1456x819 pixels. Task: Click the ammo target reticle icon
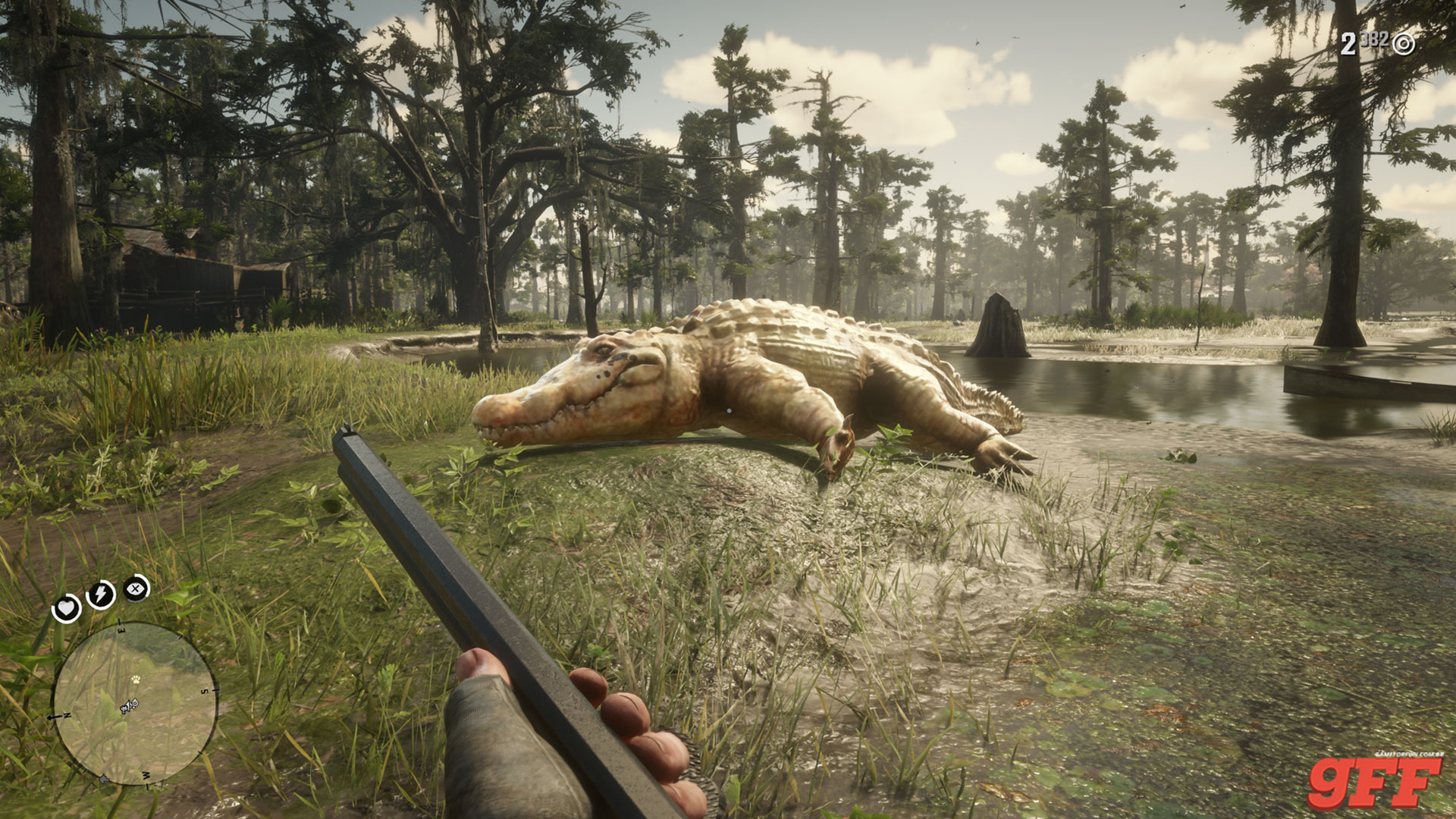pyautogui.click(x=1404, y=43)
